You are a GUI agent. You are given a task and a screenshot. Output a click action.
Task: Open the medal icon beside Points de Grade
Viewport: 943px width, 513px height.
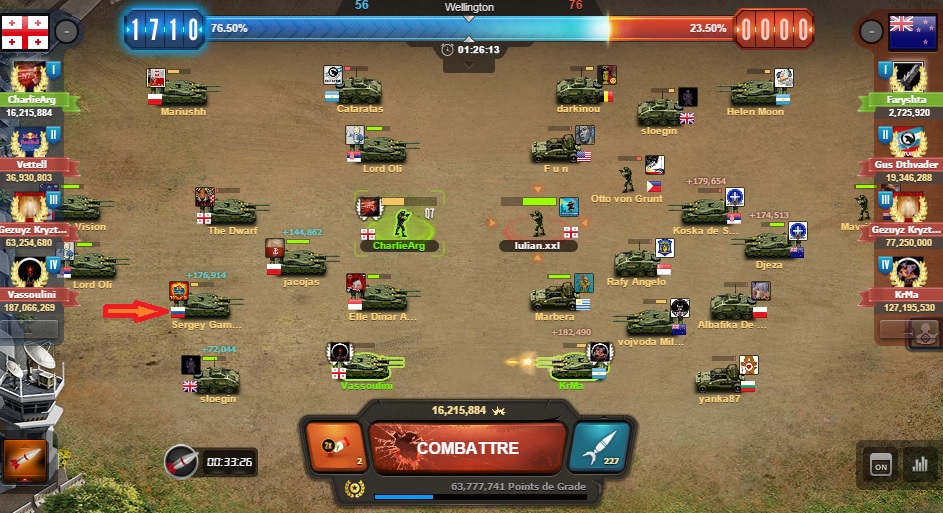point(351,488)
